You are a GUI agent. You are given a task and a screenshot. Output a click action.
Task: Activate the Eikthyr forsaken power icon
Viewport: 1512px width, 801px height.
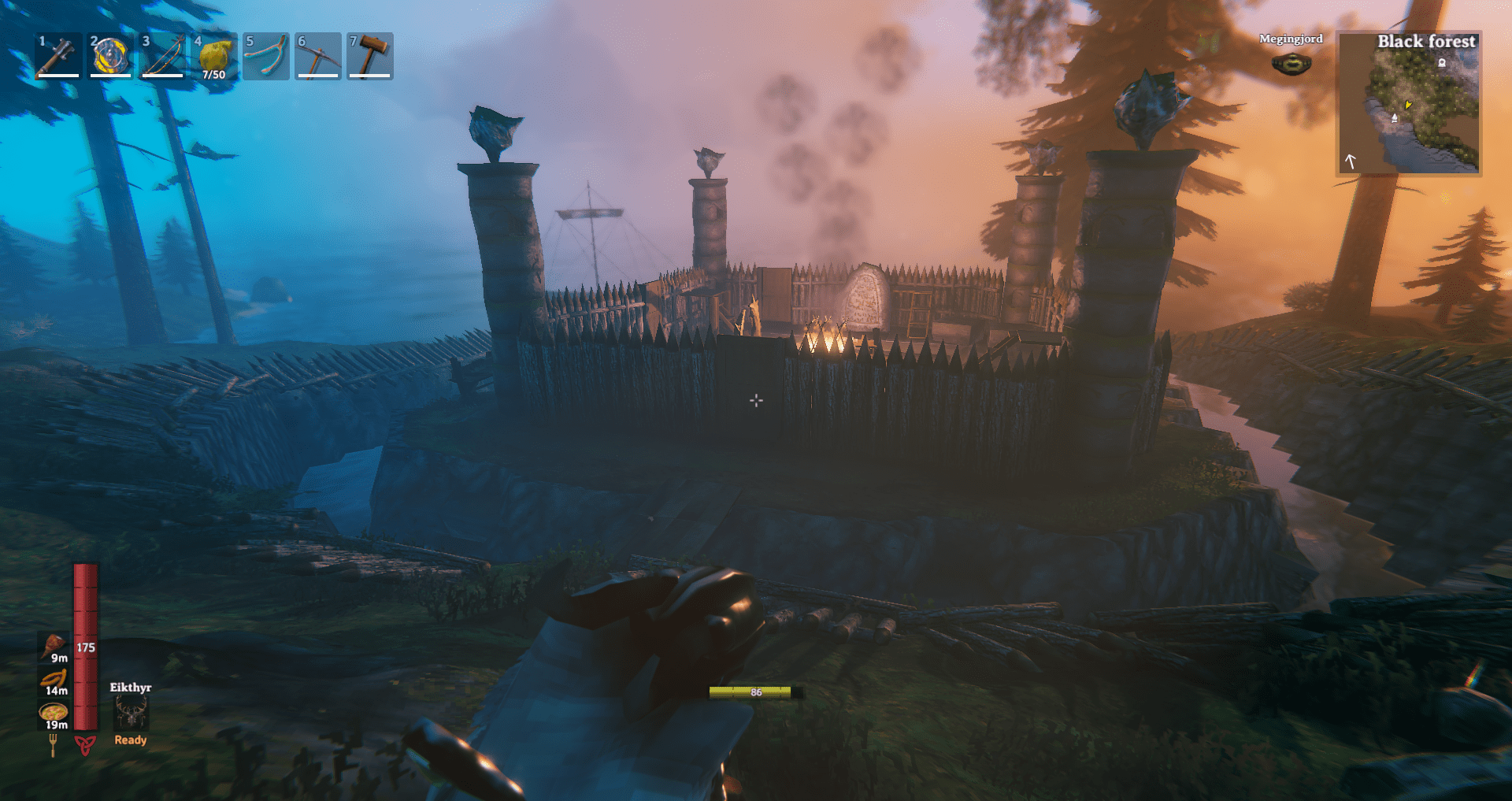coord(131,714)
